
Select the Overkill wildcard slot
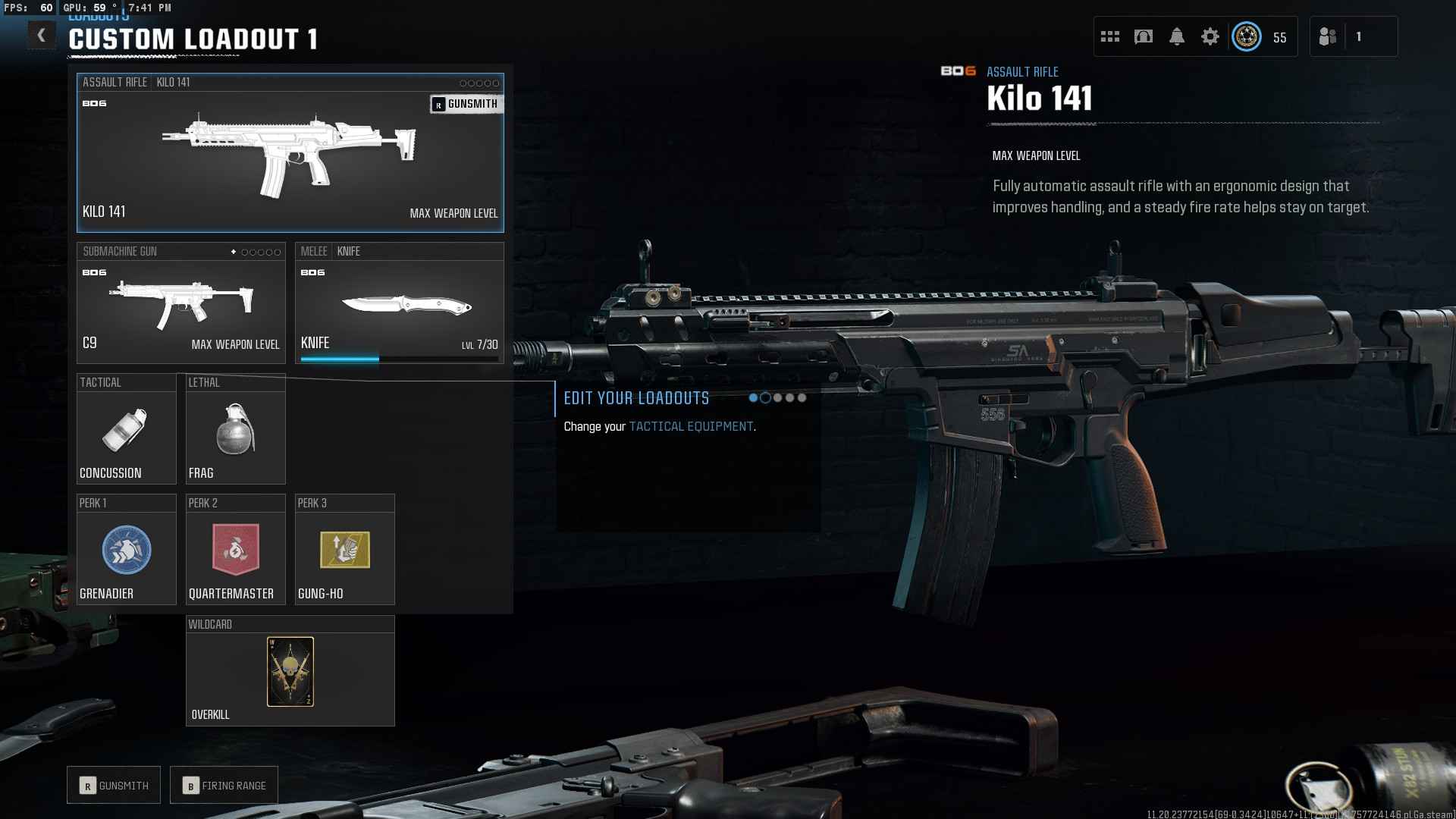click(290, 672)
